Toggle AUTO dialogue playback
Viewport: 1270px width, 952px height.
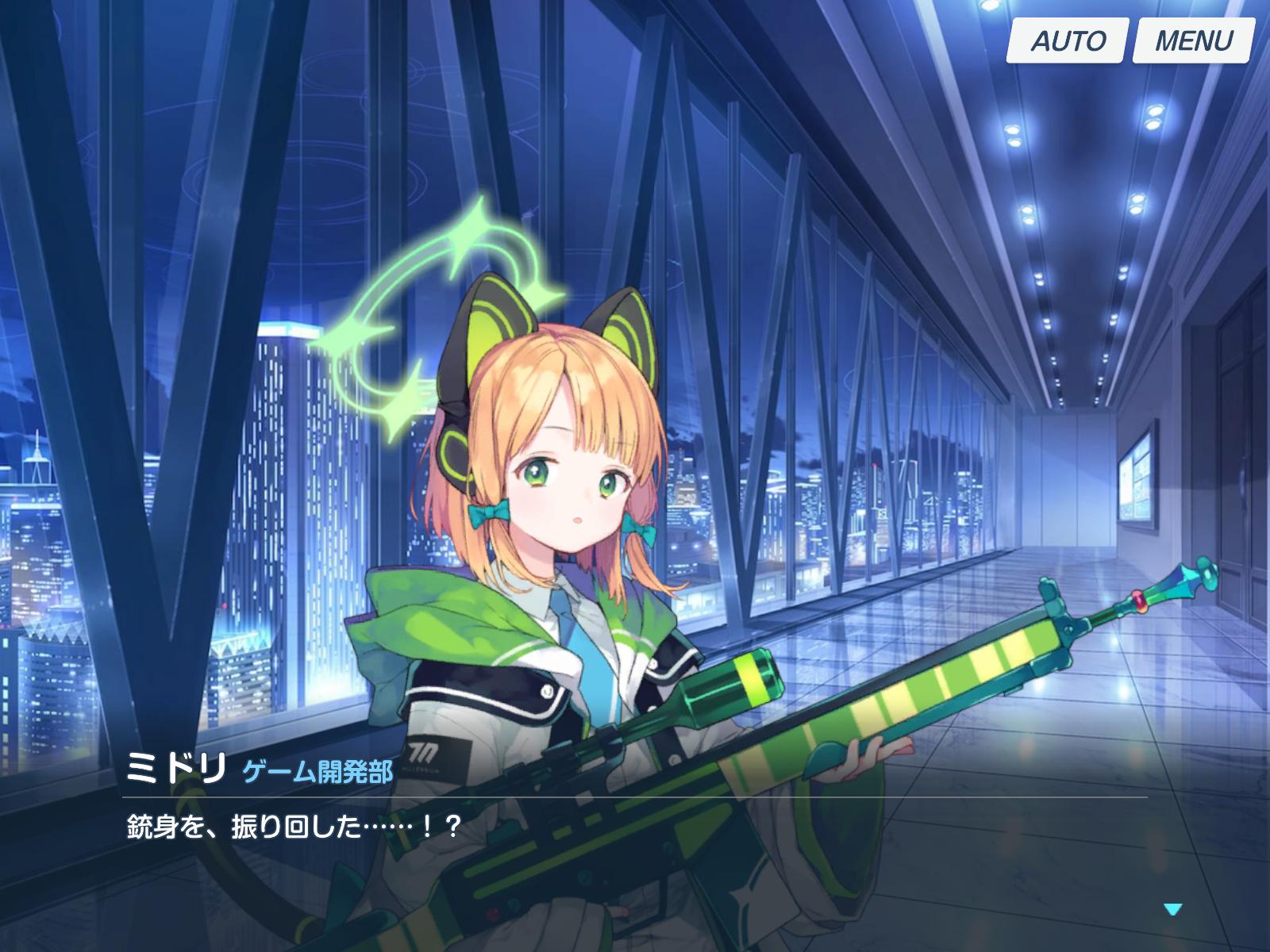point(1067,40)
